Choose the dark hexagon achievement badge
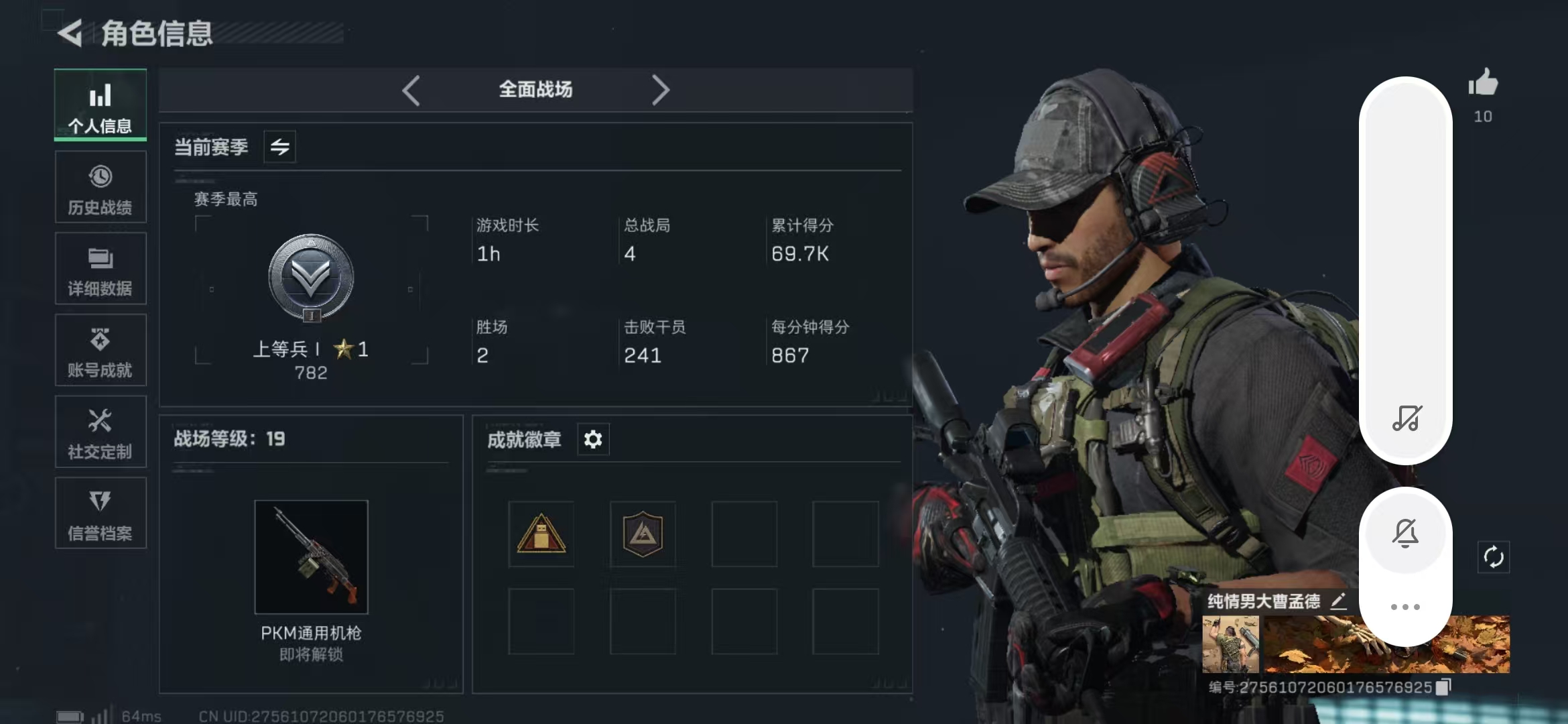Screen dimensions: 1568x724 643,534
